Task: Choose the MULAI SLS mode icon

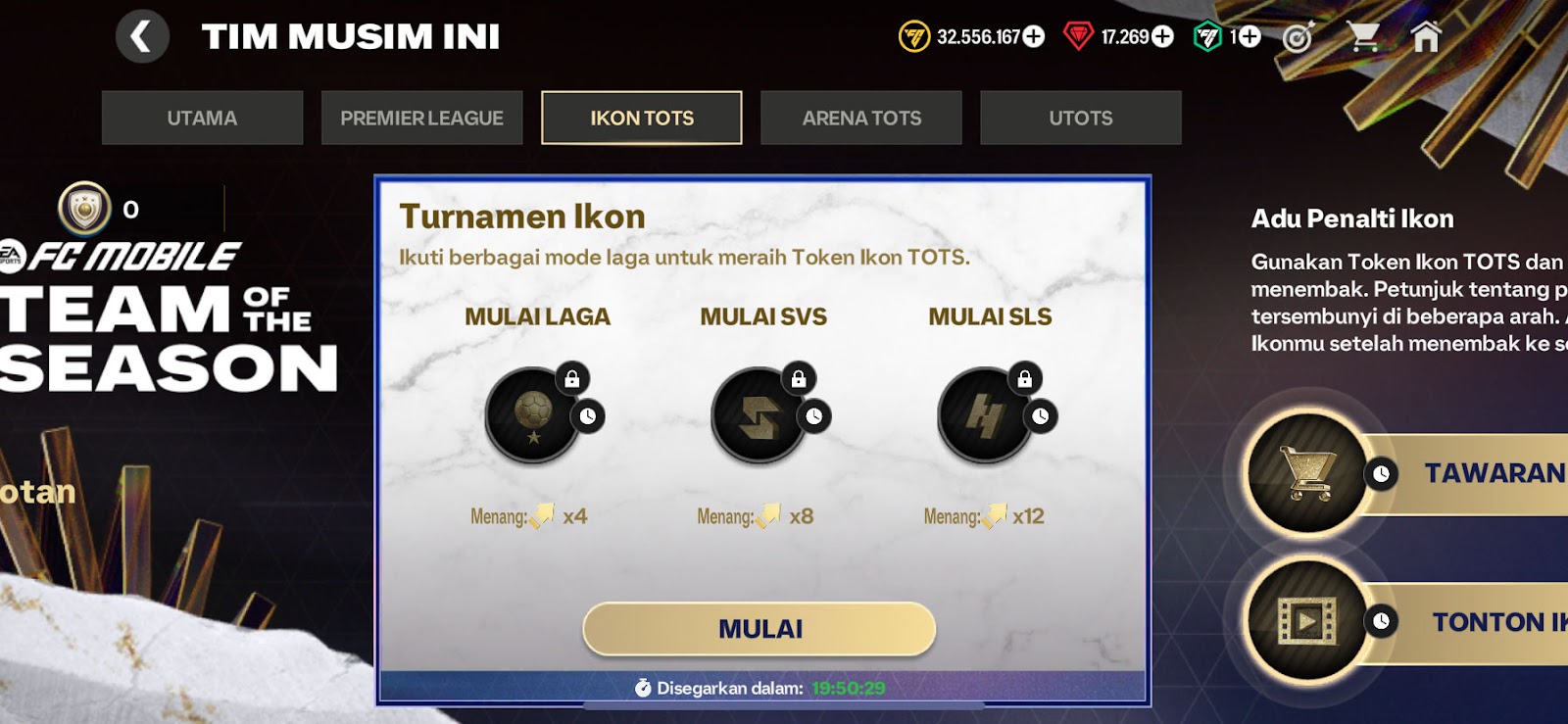Action: [x=986, y=415]
